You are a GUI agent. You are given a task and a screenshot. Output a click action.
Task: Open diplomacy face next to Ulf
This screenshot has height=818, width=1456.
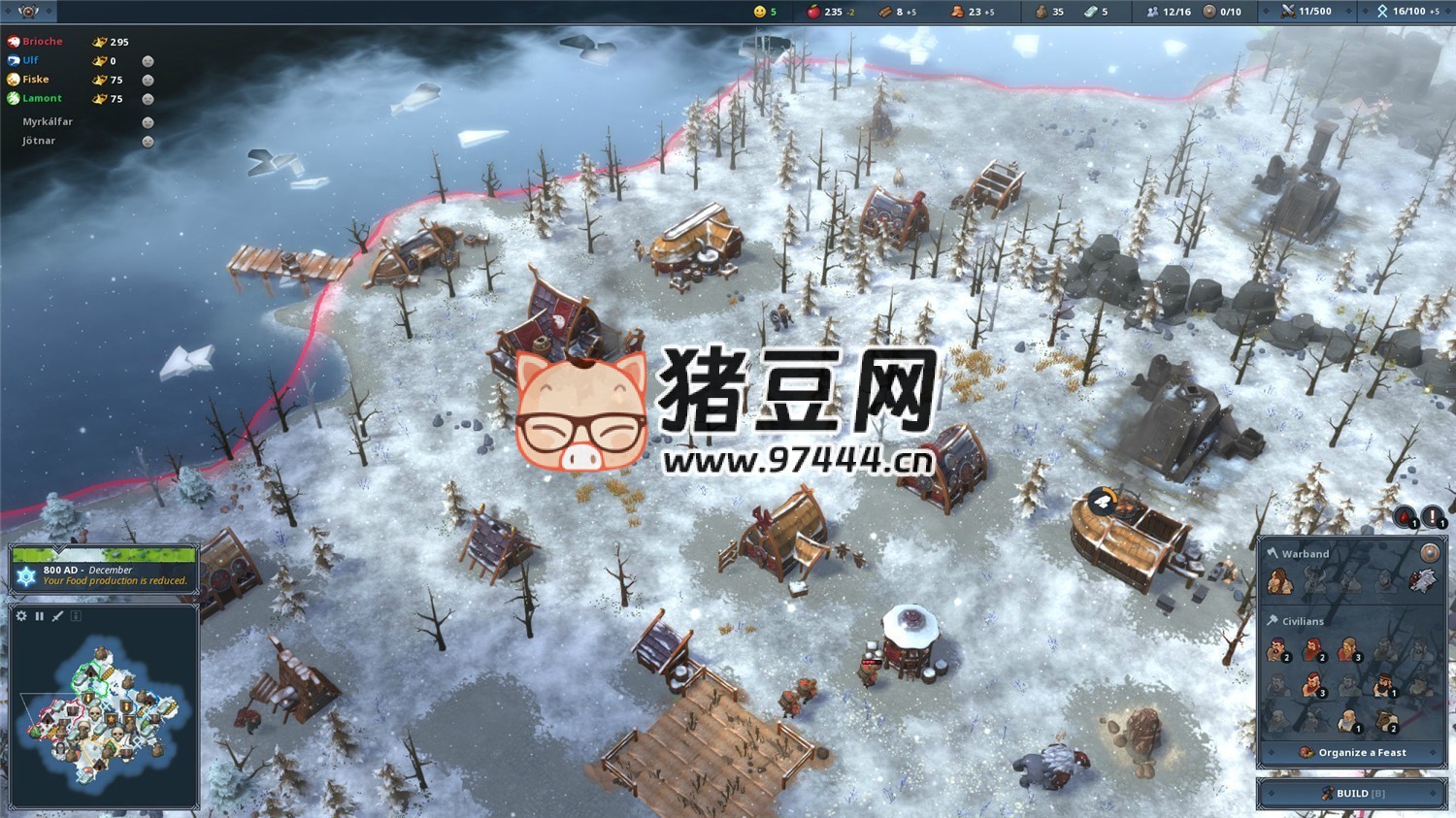click(x=148, y=60)
